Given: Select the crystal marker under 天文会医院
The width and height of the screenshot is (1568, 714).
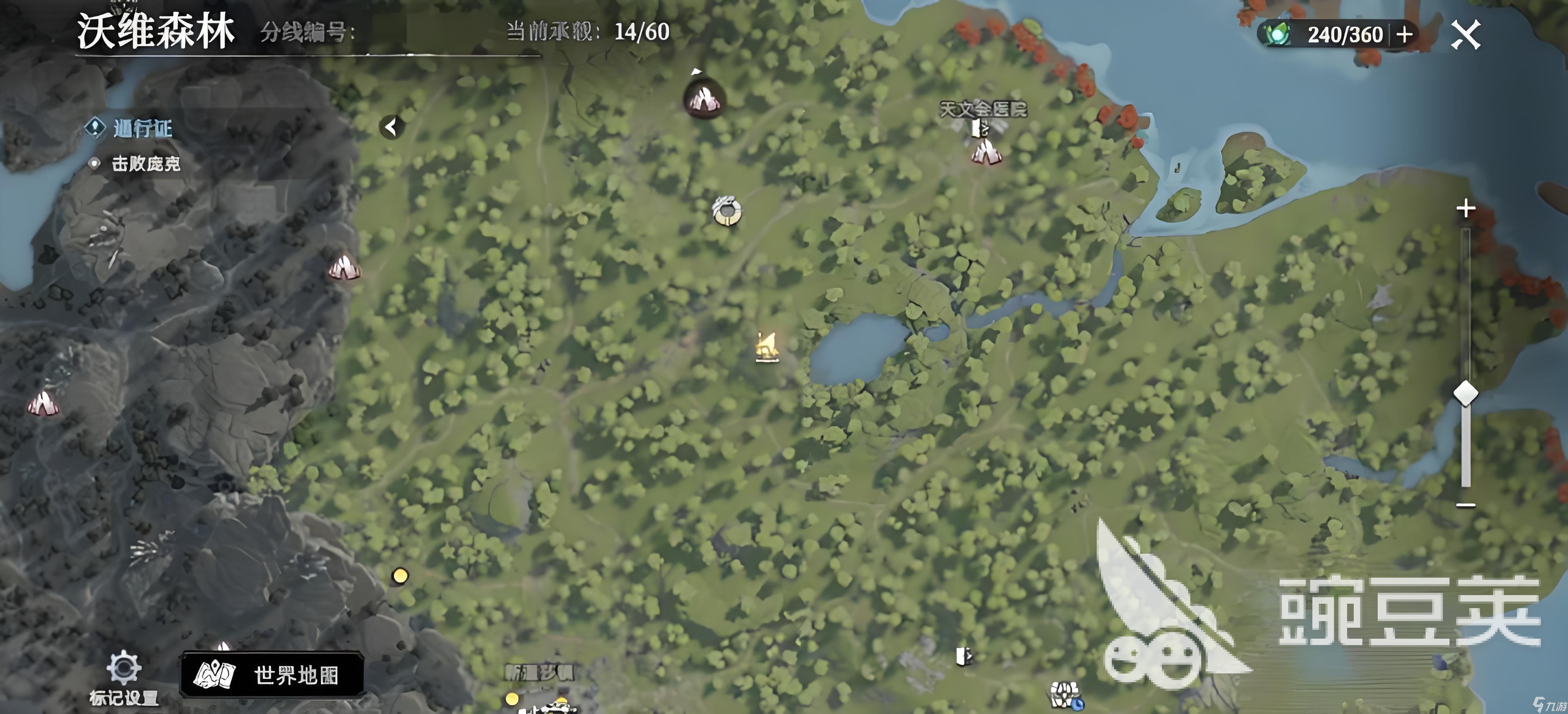Looking at the screenshot, I should pyautogui.click(x=986, y=152).
